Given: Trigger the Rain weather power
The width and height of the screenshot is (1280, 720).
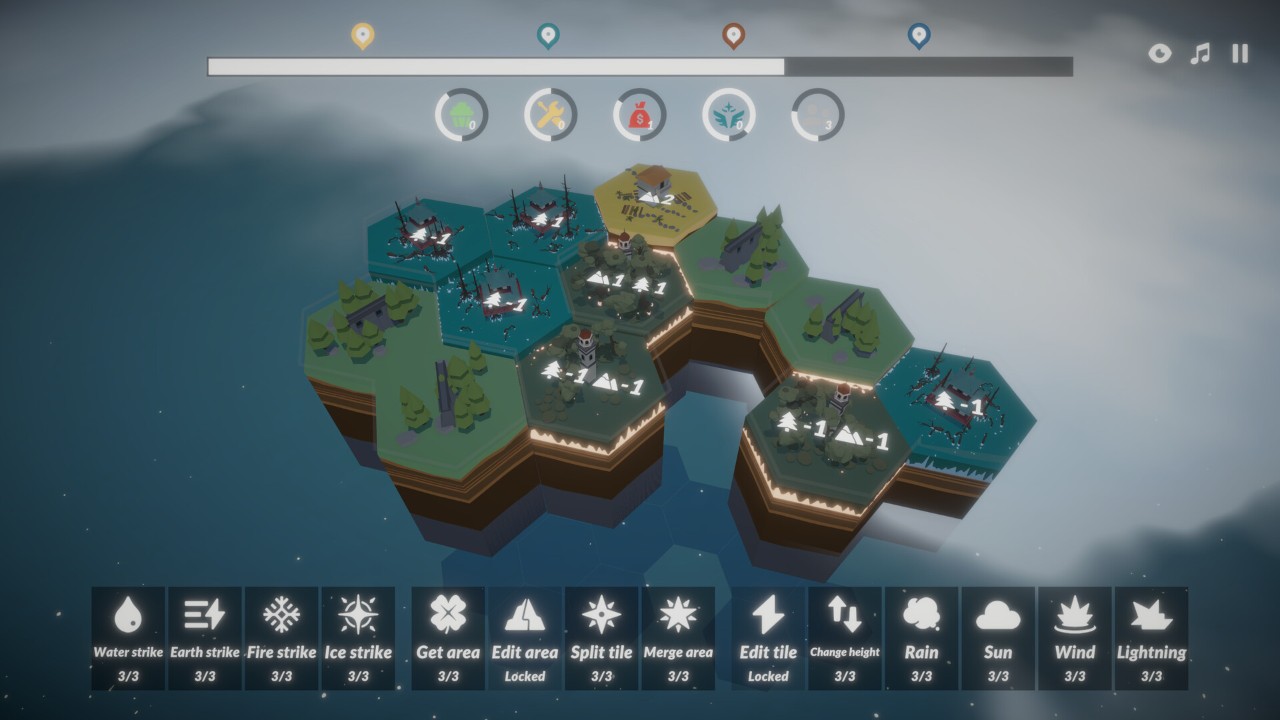Looking at the screenshot, I should (921, 637).
